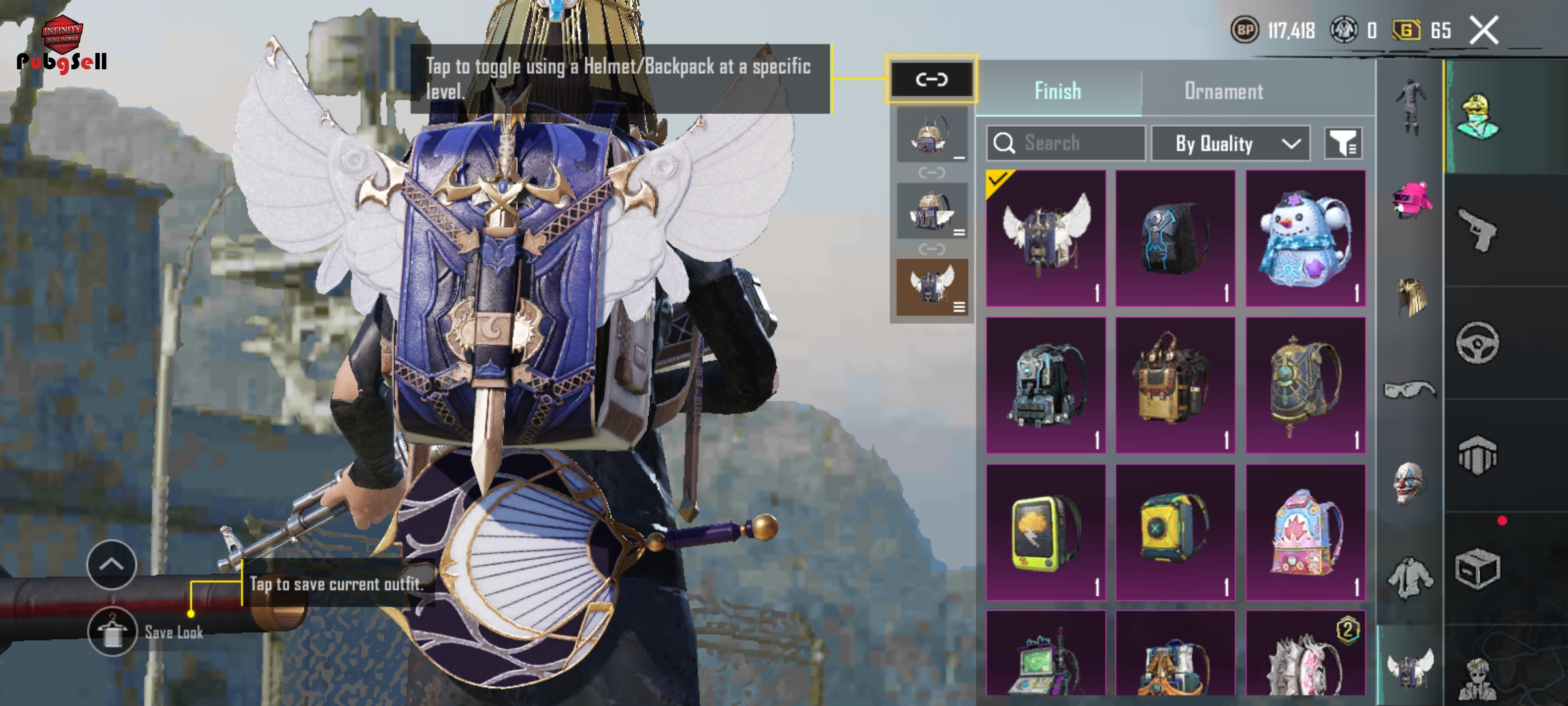Open the pistol weapon skins category
This screenshot has width=1568, height=706.
pos(1478,230)
